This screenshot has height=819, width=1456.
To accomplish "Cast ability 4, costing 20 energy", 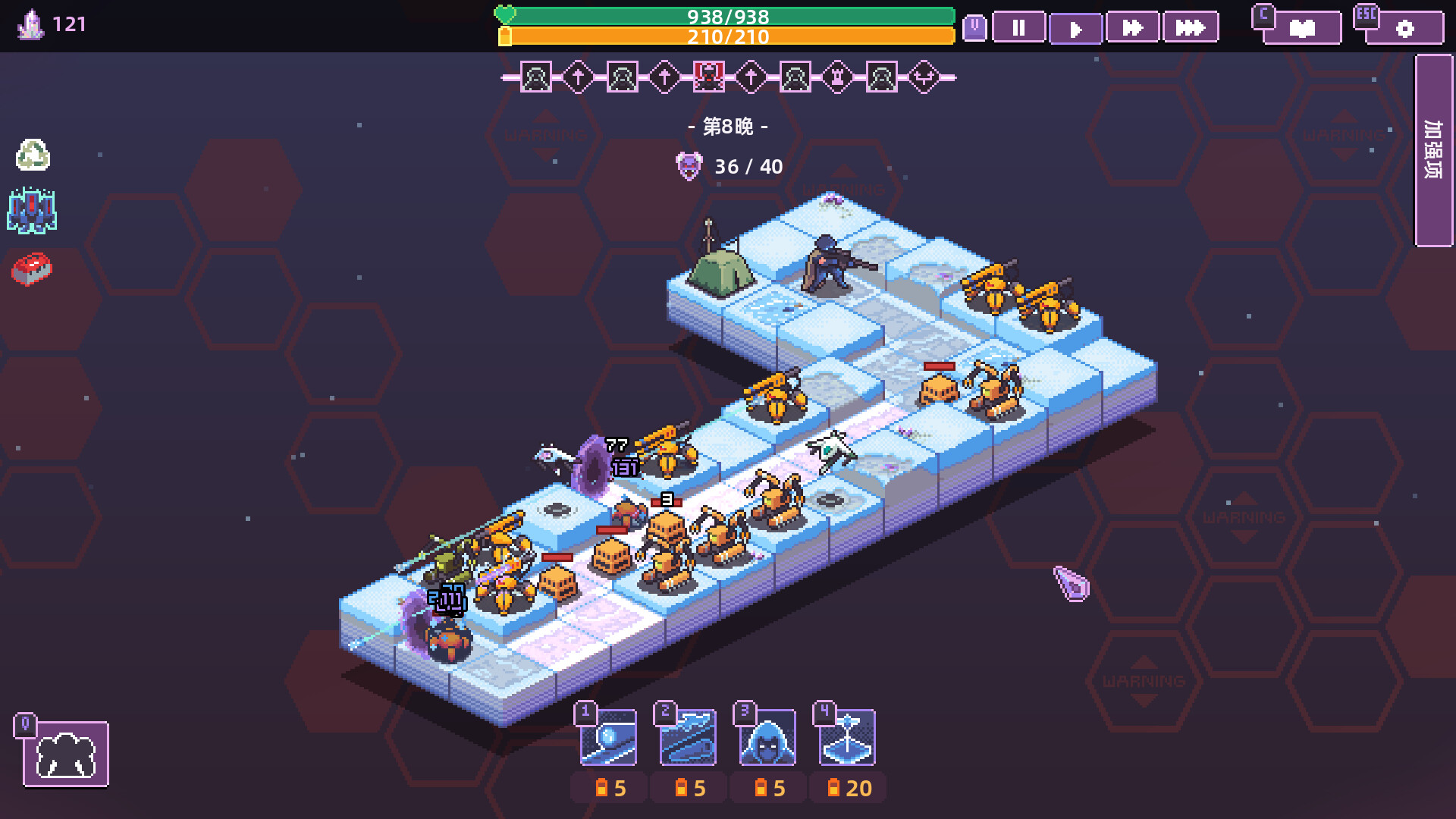I will point(848,737).
